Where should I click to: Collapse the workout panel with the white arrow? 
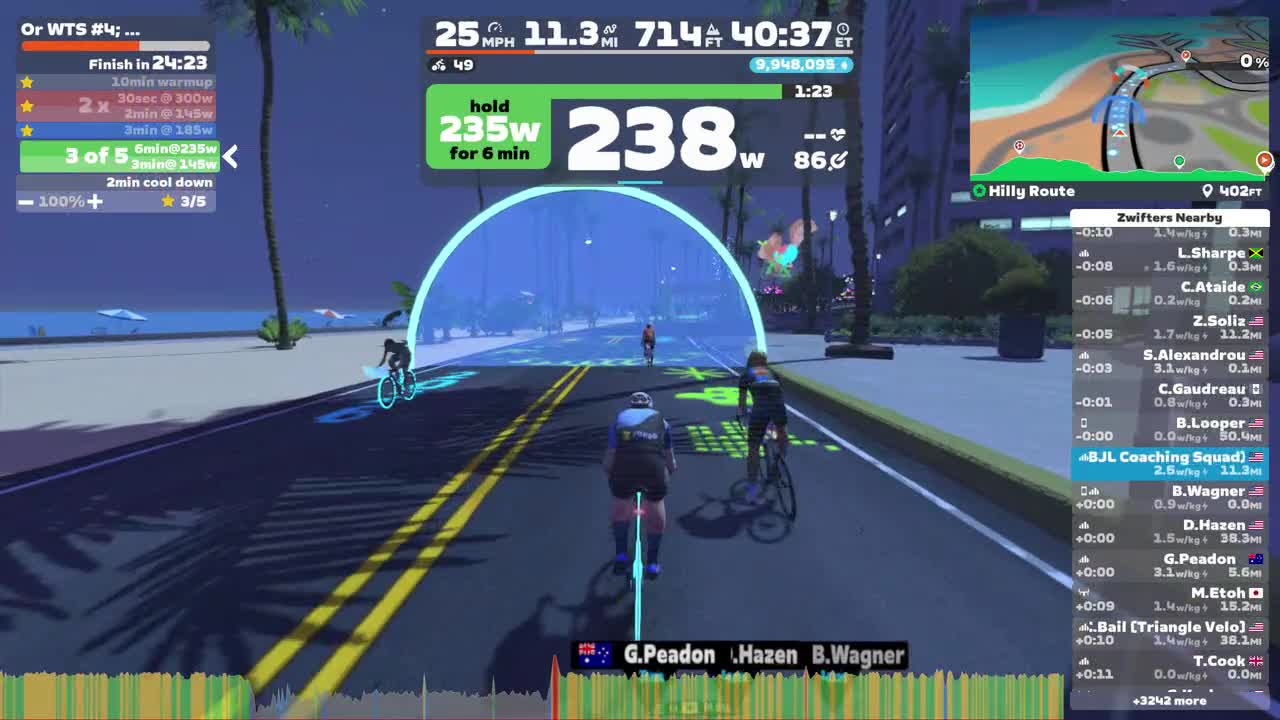229,157
